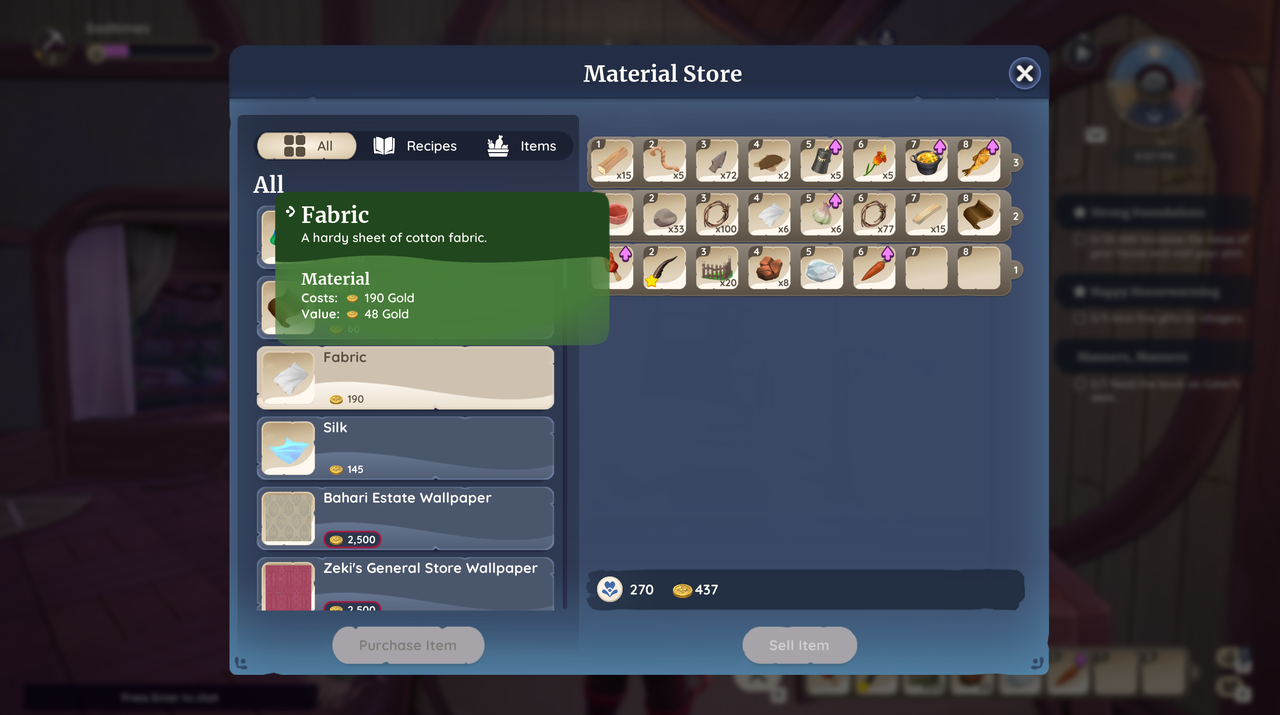The width and height of the screenshot is (1280, 715).
Task: Select the worm bait inventory slot
Action: 664,161
